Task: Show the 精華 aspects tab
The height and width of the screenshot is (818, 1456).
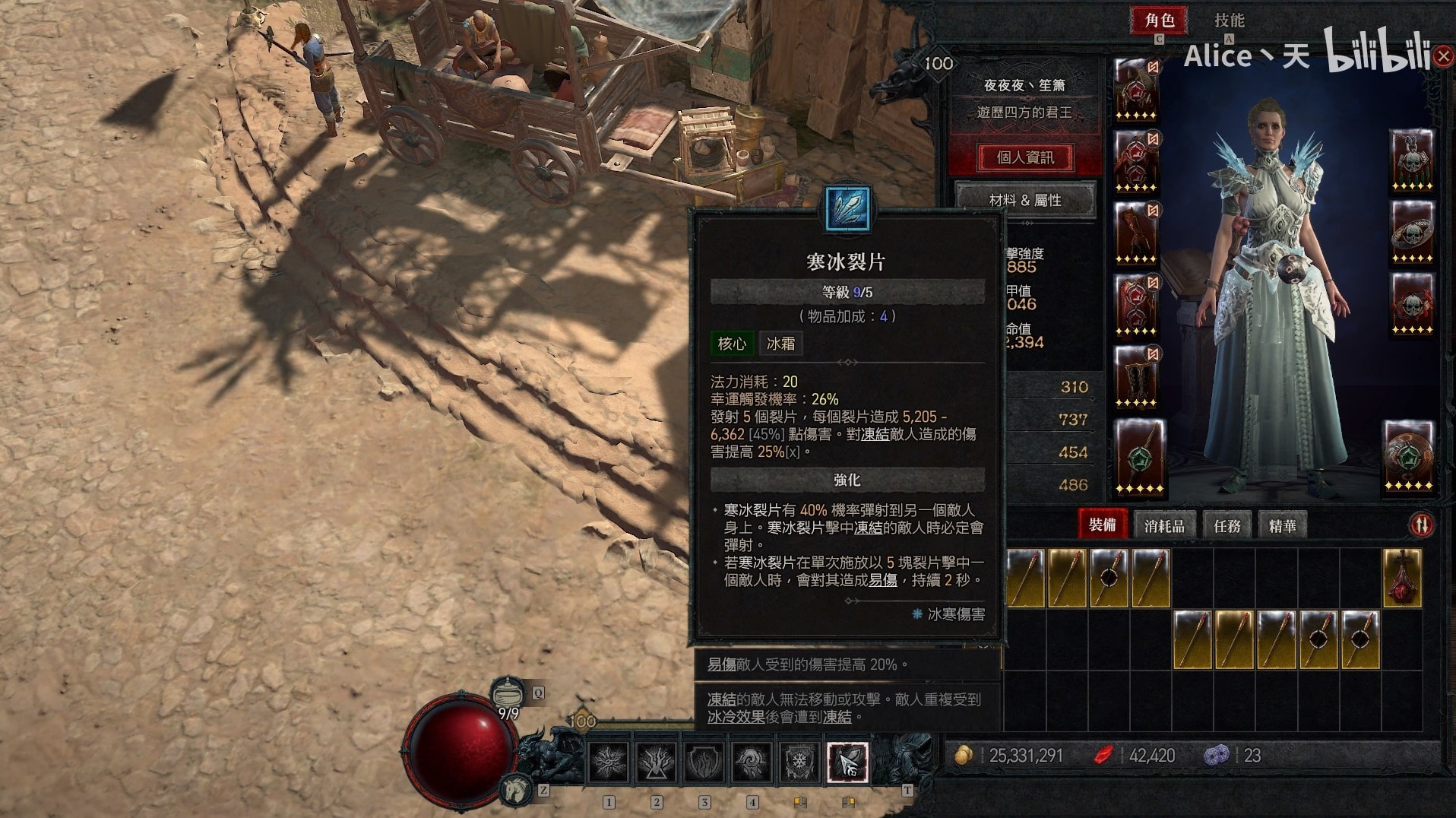Action: click(x=1282, y=525)
